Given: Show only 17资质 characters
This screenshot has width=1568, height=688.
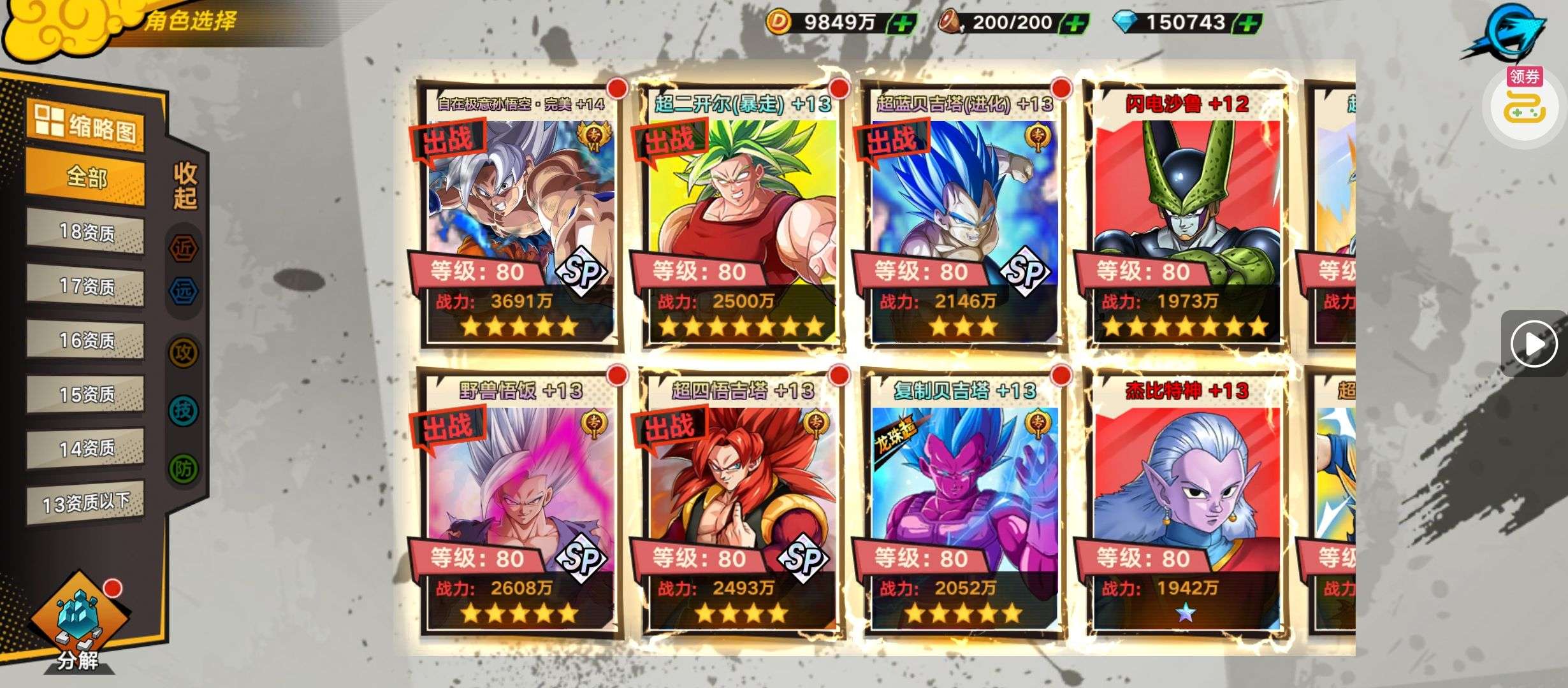Looking at the screenshot, I should [85, 286].
